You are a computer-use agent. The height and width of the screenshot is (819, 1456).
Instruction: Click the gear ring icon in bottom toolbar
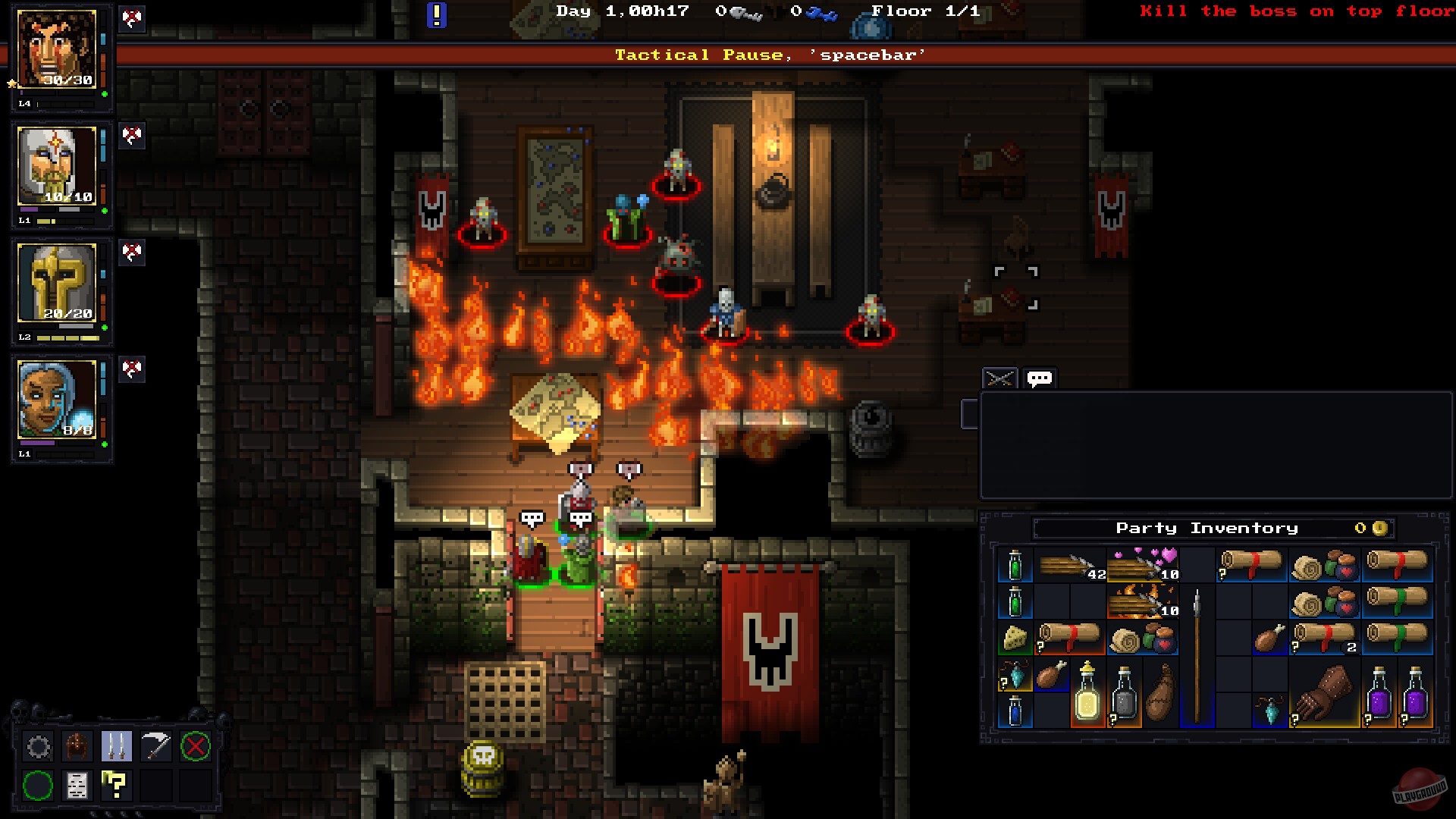(x=38, y=746)
